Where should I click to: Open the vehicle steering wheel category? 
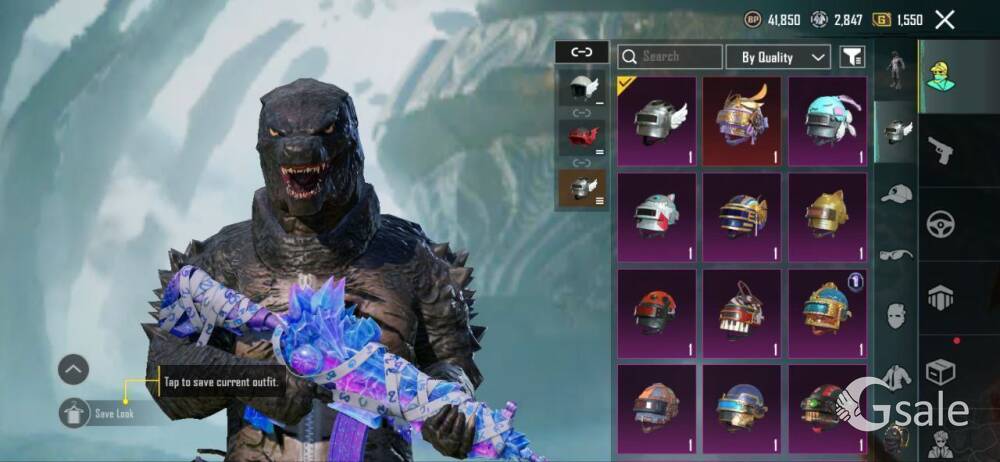click(940, 224)
